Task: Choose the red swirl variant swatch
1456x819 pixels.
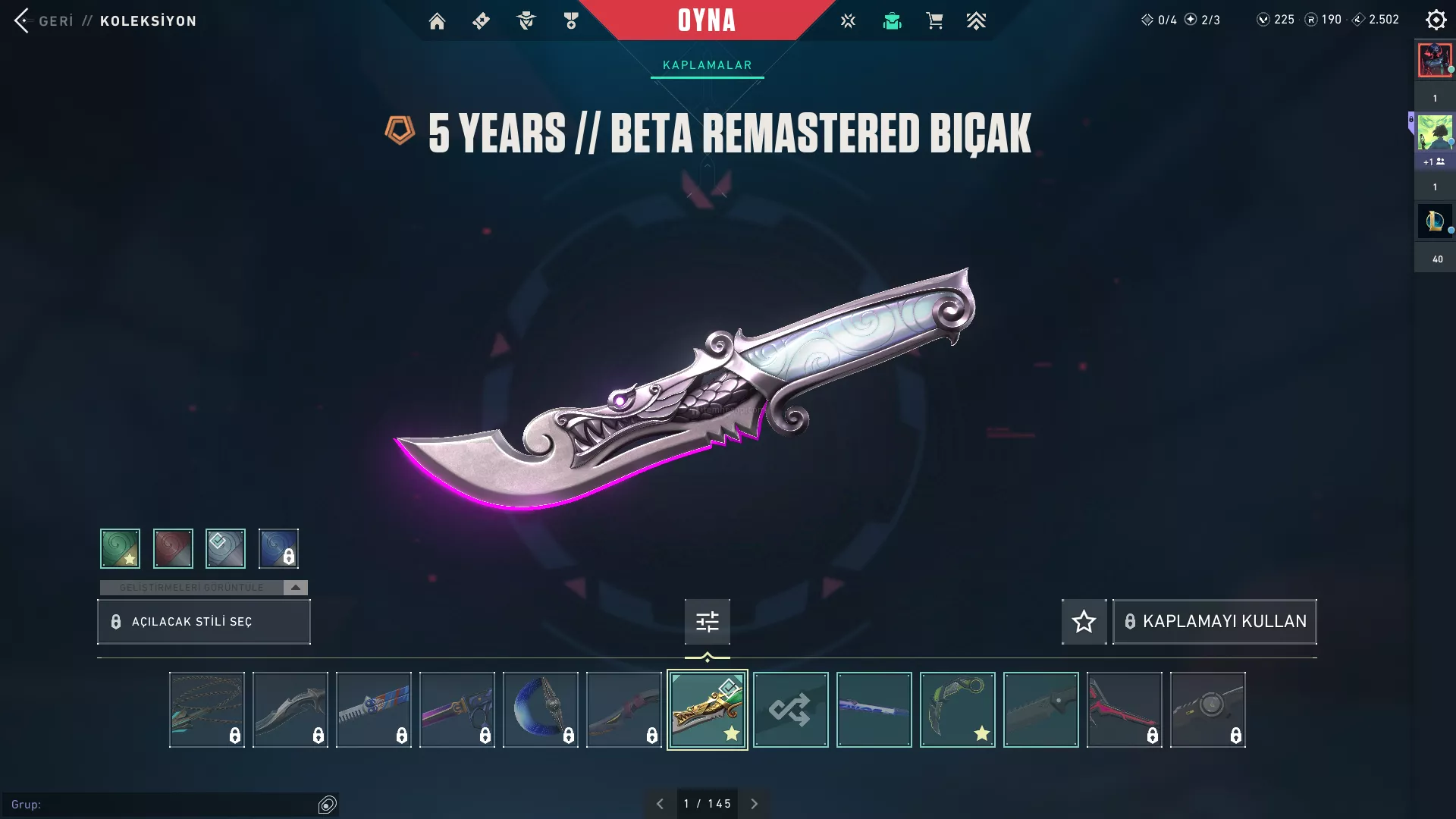Action: [173, 548]
